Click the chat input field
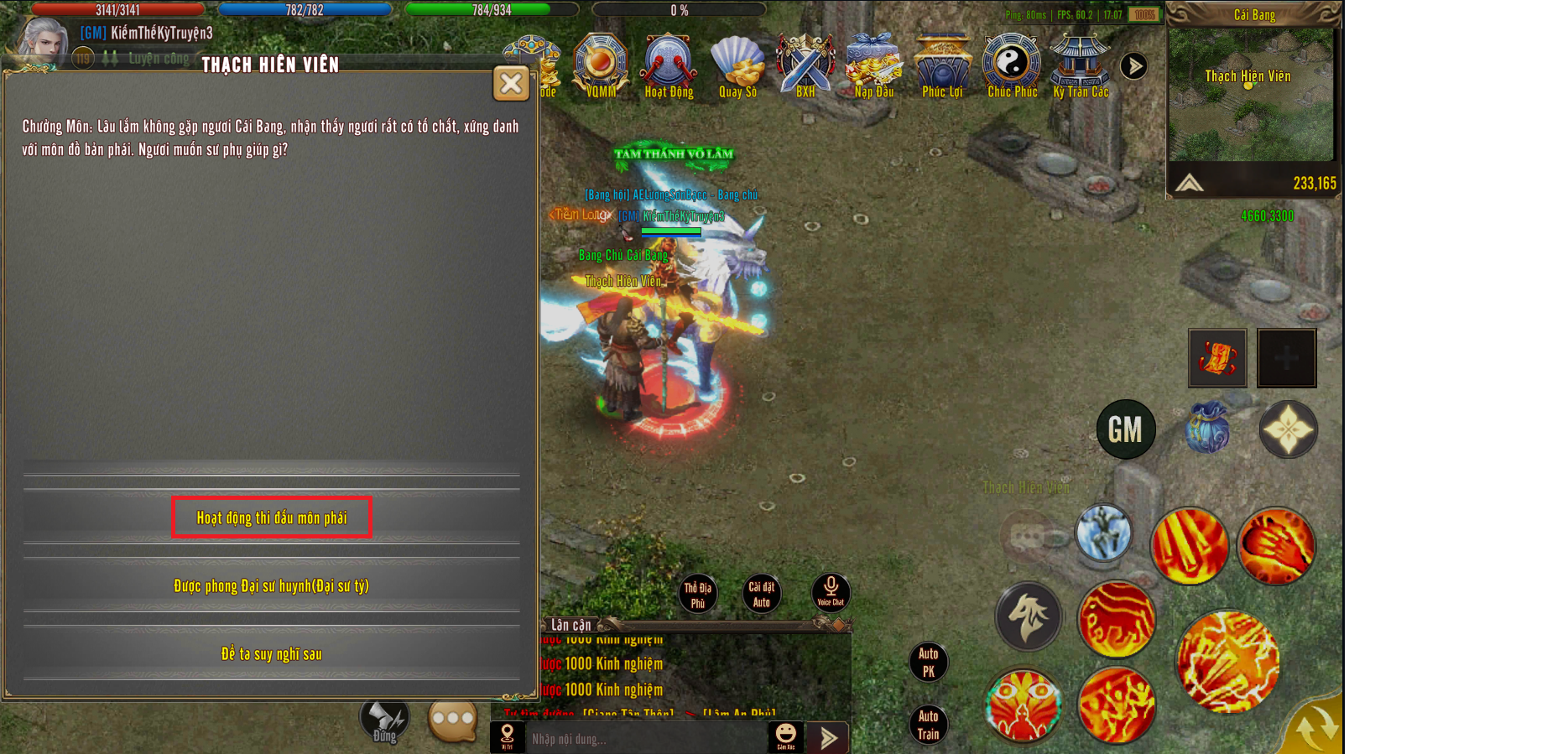Viewport: 1568px width, 754px height. point(646,739)
